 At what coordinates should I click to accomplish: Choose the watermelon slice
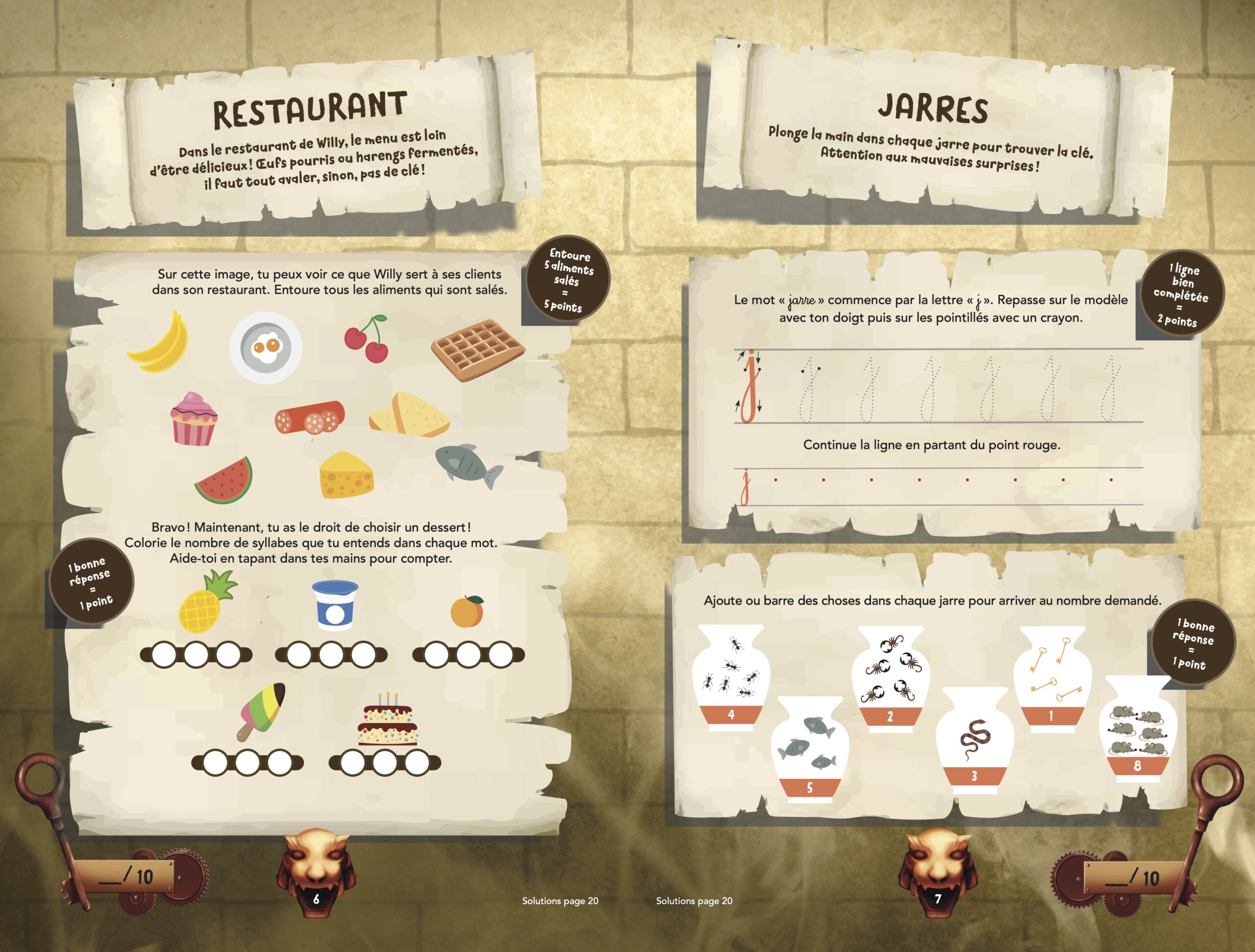click(x=225, y=481)
